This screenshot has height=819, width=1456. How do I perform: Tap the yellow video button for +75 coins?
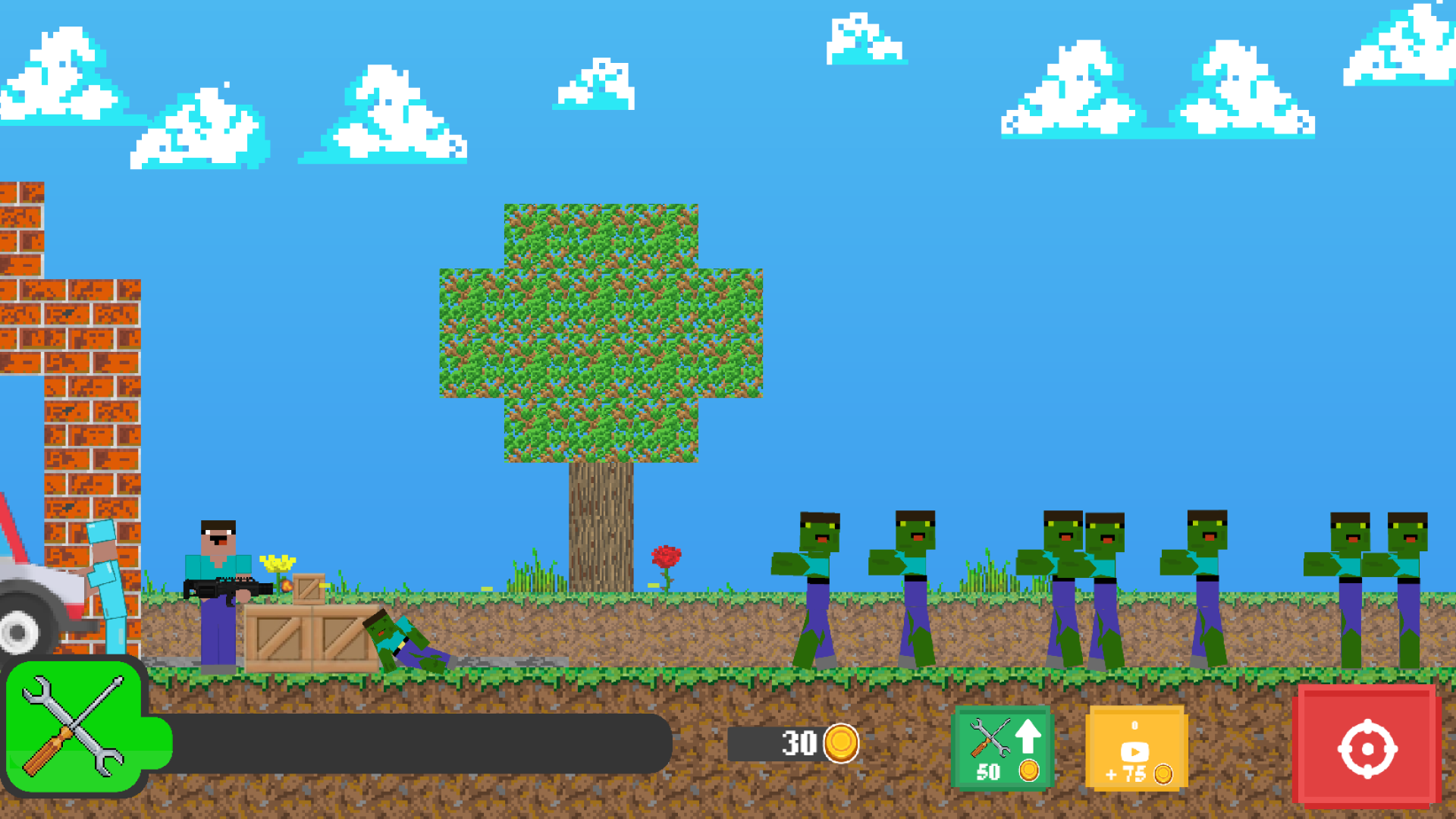click(x=1135, y=747)
